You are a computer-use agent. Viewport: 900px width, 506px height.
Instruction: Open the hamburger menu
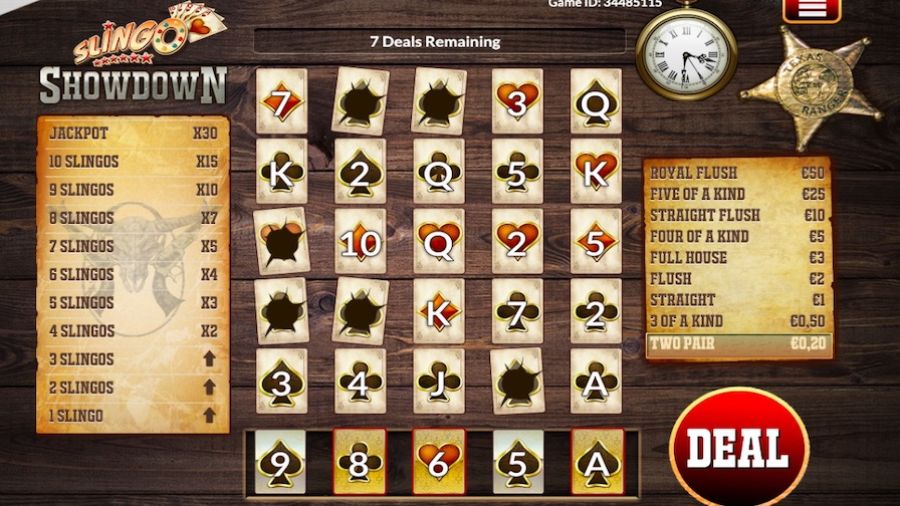click(x=811, y=9)
